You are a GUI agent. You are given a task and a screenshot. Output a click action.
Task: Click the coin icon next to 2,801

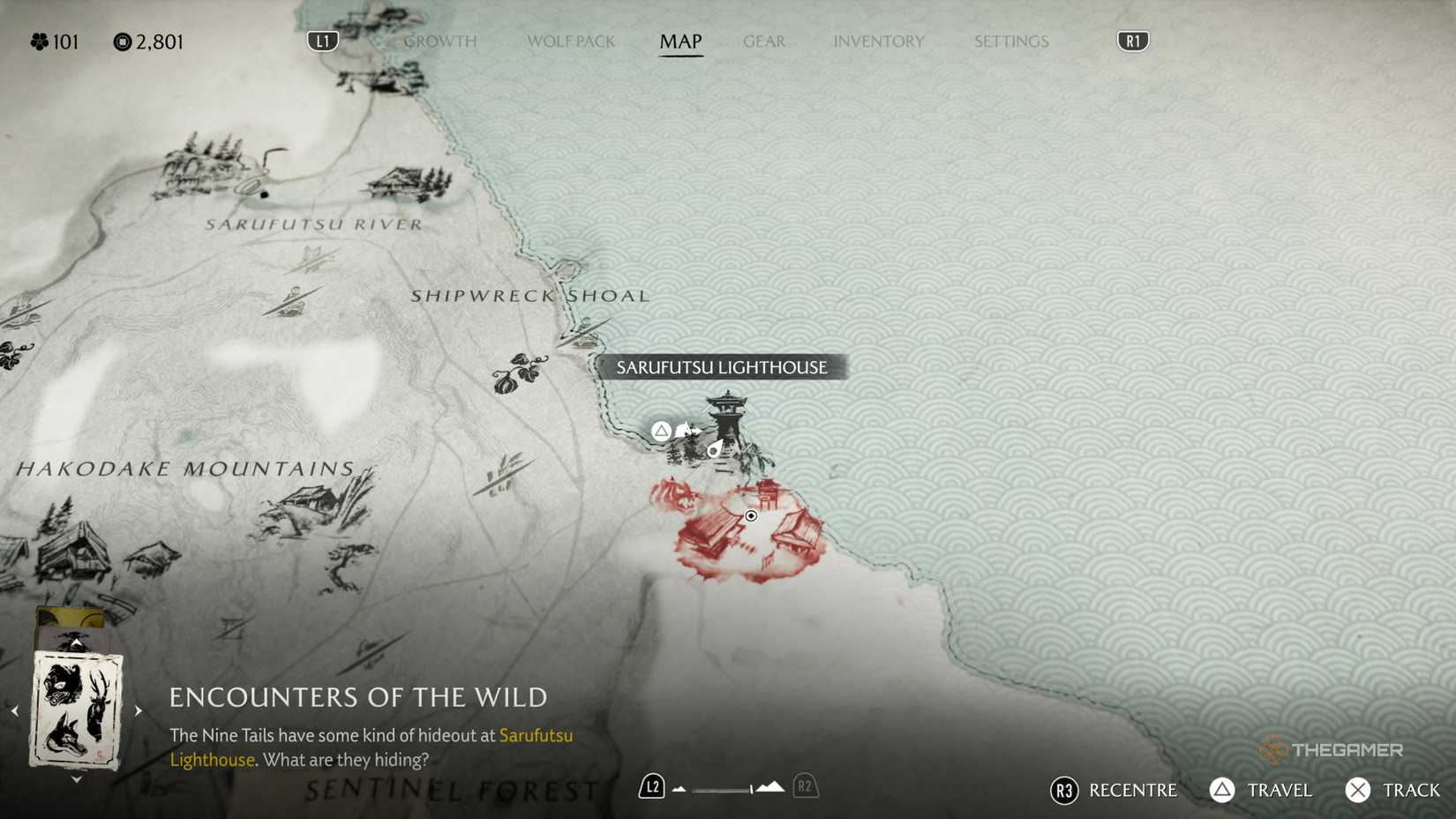click(x=122, y=41)
